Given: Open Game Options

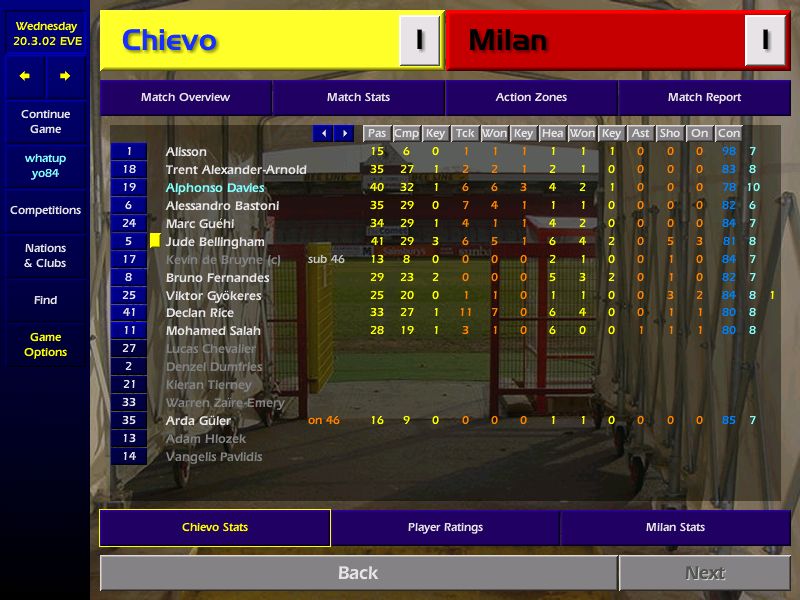Looking at the screenshot, I should pyautogui.click(x=45, y=344).
